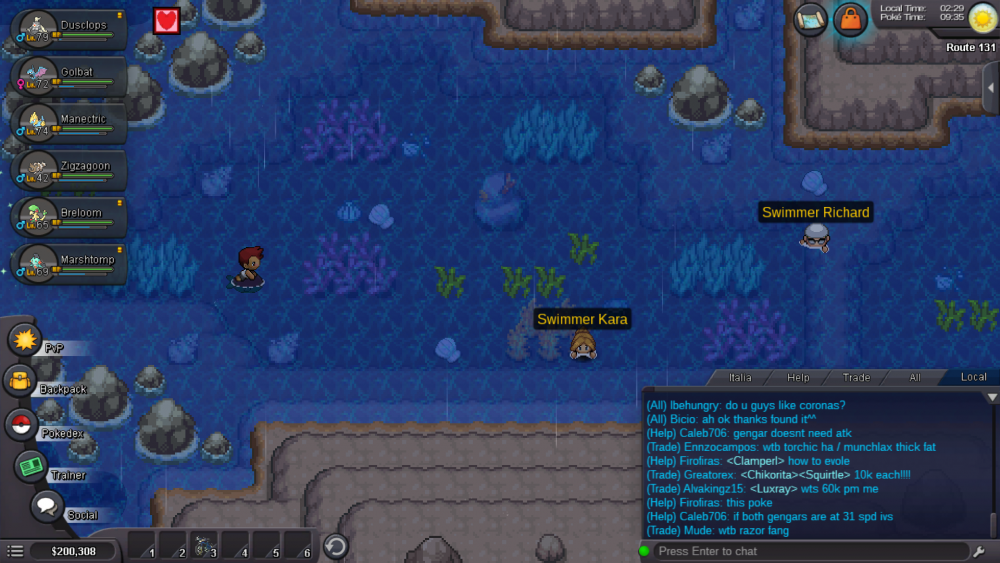Open the Pokedex

21,424
